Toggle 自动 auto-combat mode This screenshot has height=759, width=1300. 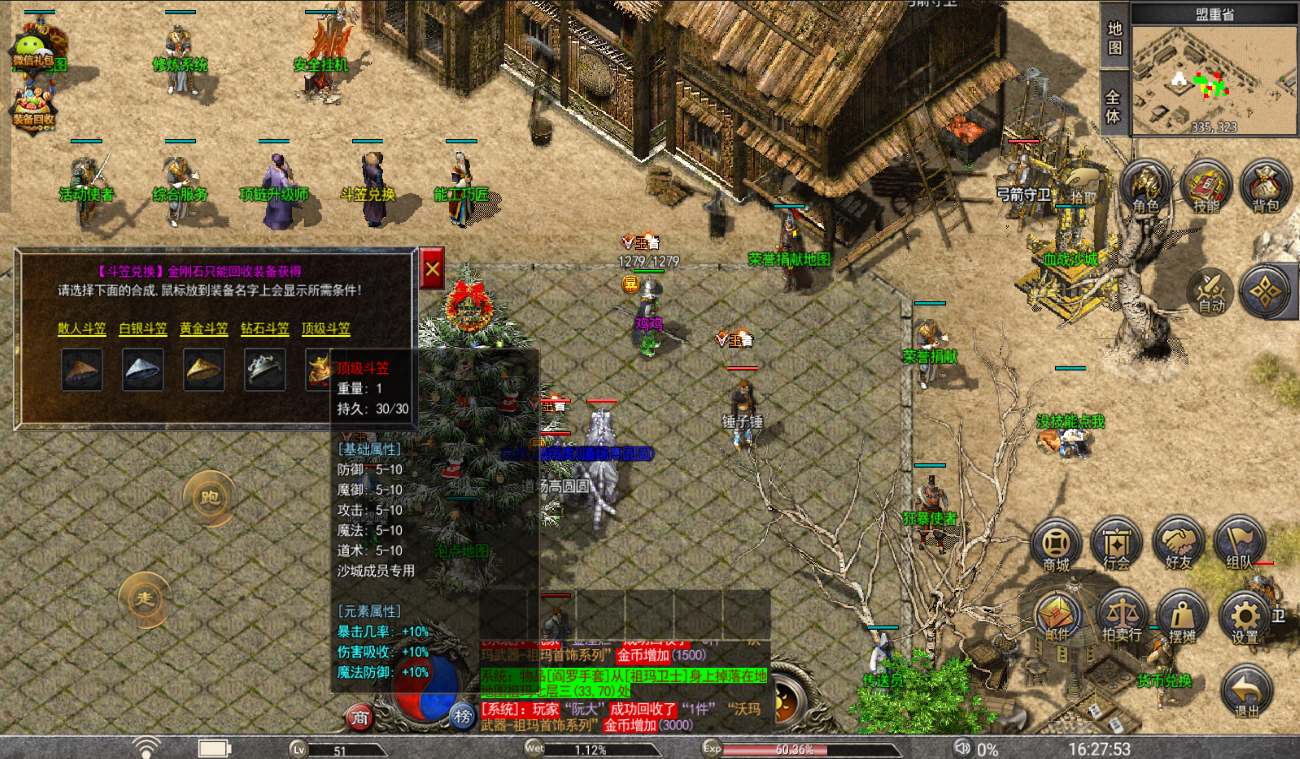1208,290
